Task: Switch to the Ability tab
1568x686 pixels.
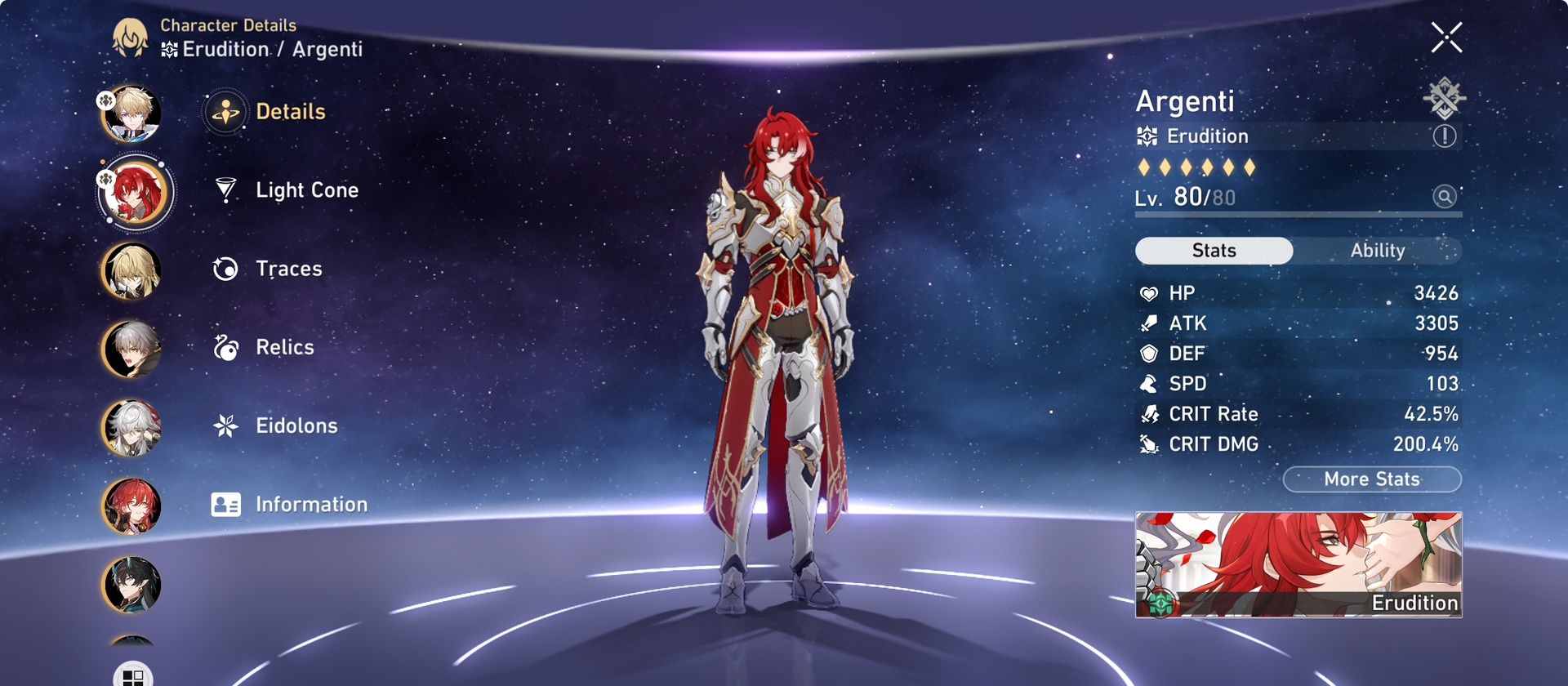Action: 1379,251
